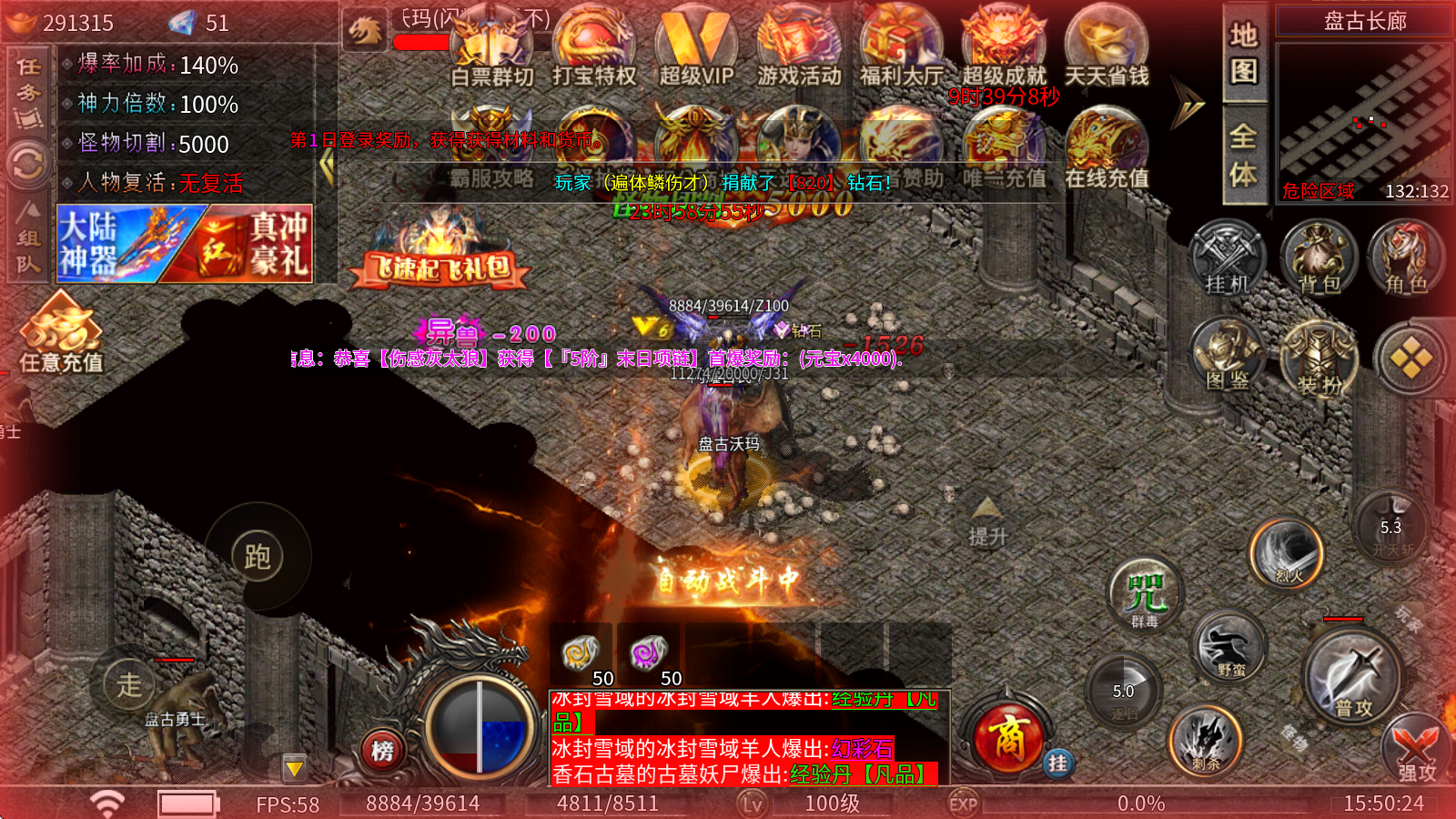Viewport: 1456px width, 819px height.
Task: Open 在线充值 online recharge
Action: tap(1107, 150)
